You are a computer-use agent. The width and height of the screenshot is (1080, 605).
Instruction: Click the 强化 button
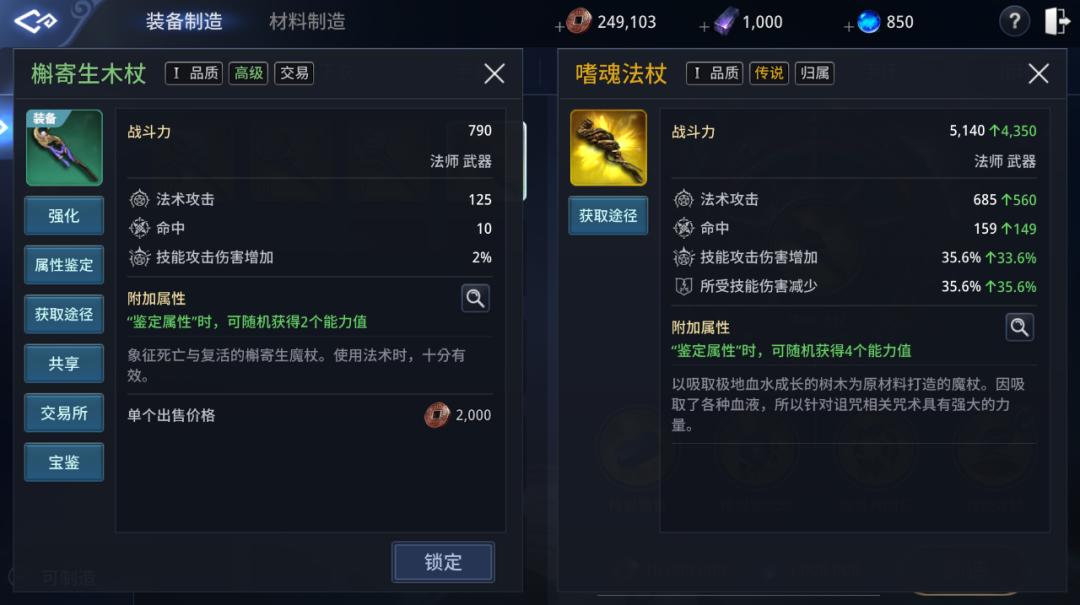point(64,216)
